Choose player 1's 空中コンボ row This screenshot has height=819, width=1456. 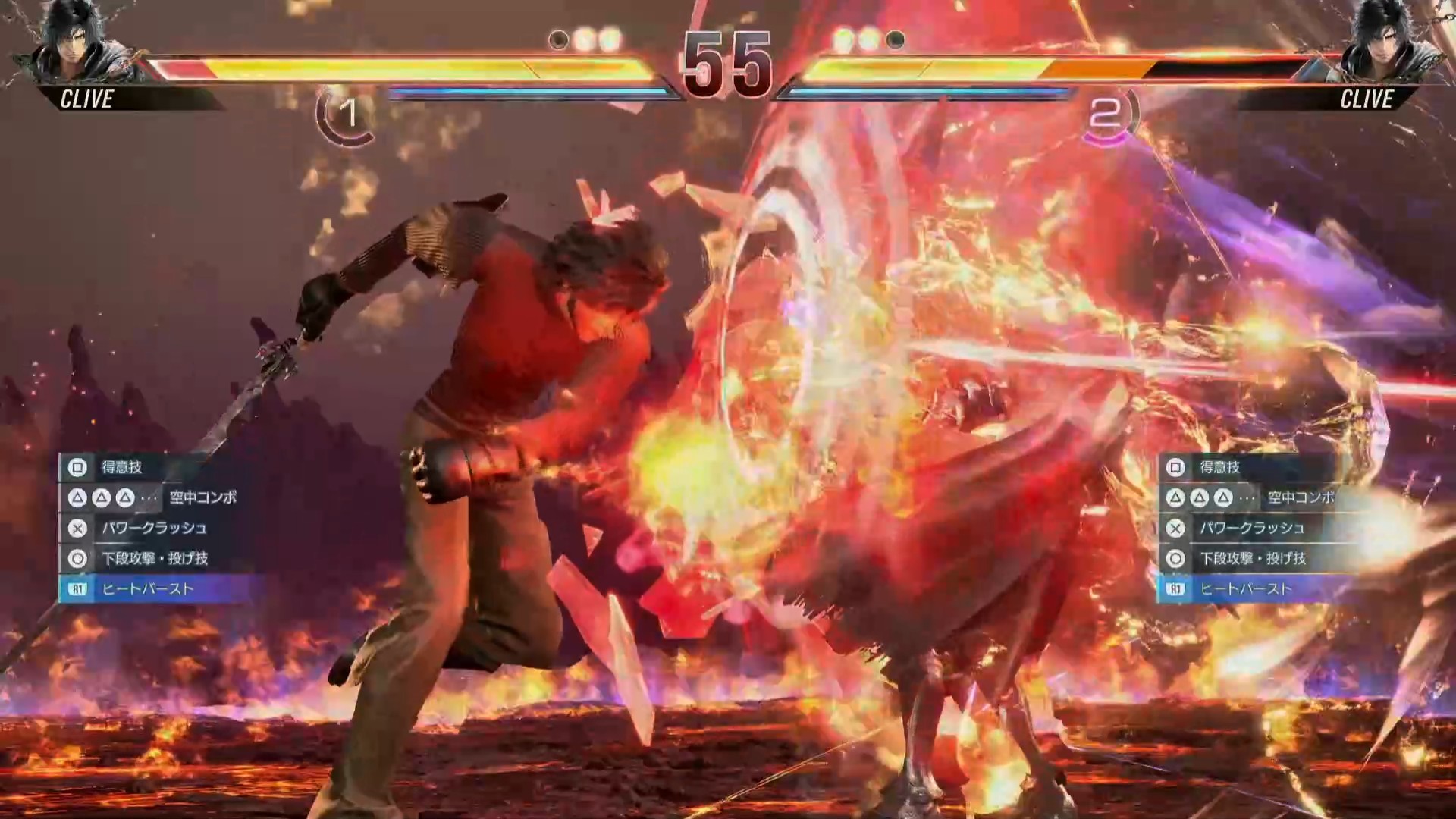pos(152,497)
